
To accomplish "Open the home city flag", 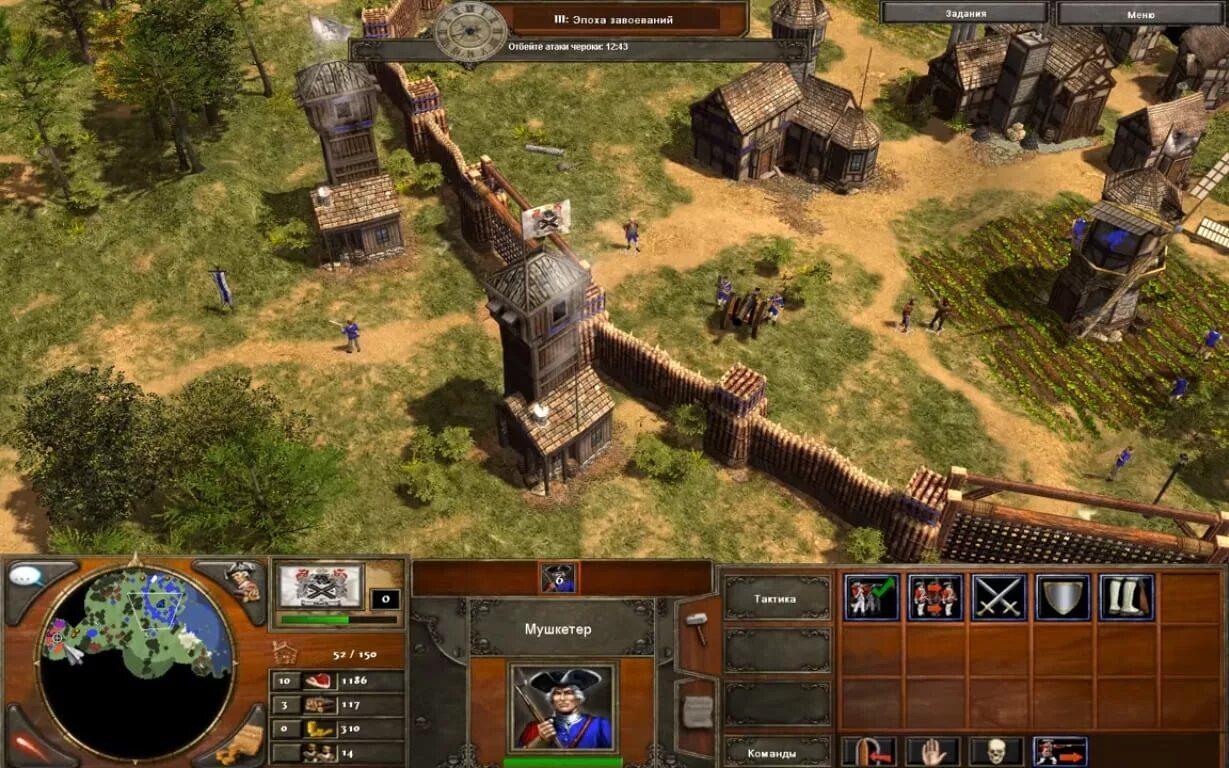I will pyautogui.click(x=320, y=586).
